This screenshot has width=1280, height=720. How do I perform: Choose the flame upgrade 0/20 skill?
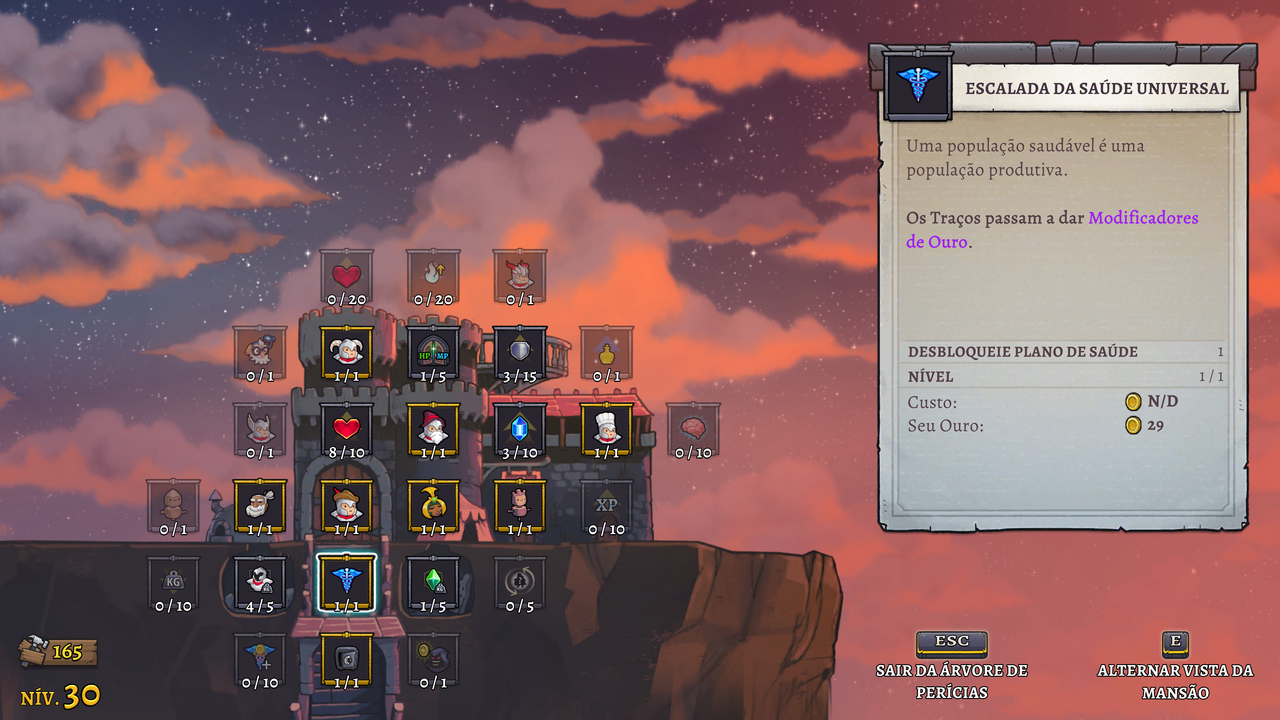(x=433, y=275)
